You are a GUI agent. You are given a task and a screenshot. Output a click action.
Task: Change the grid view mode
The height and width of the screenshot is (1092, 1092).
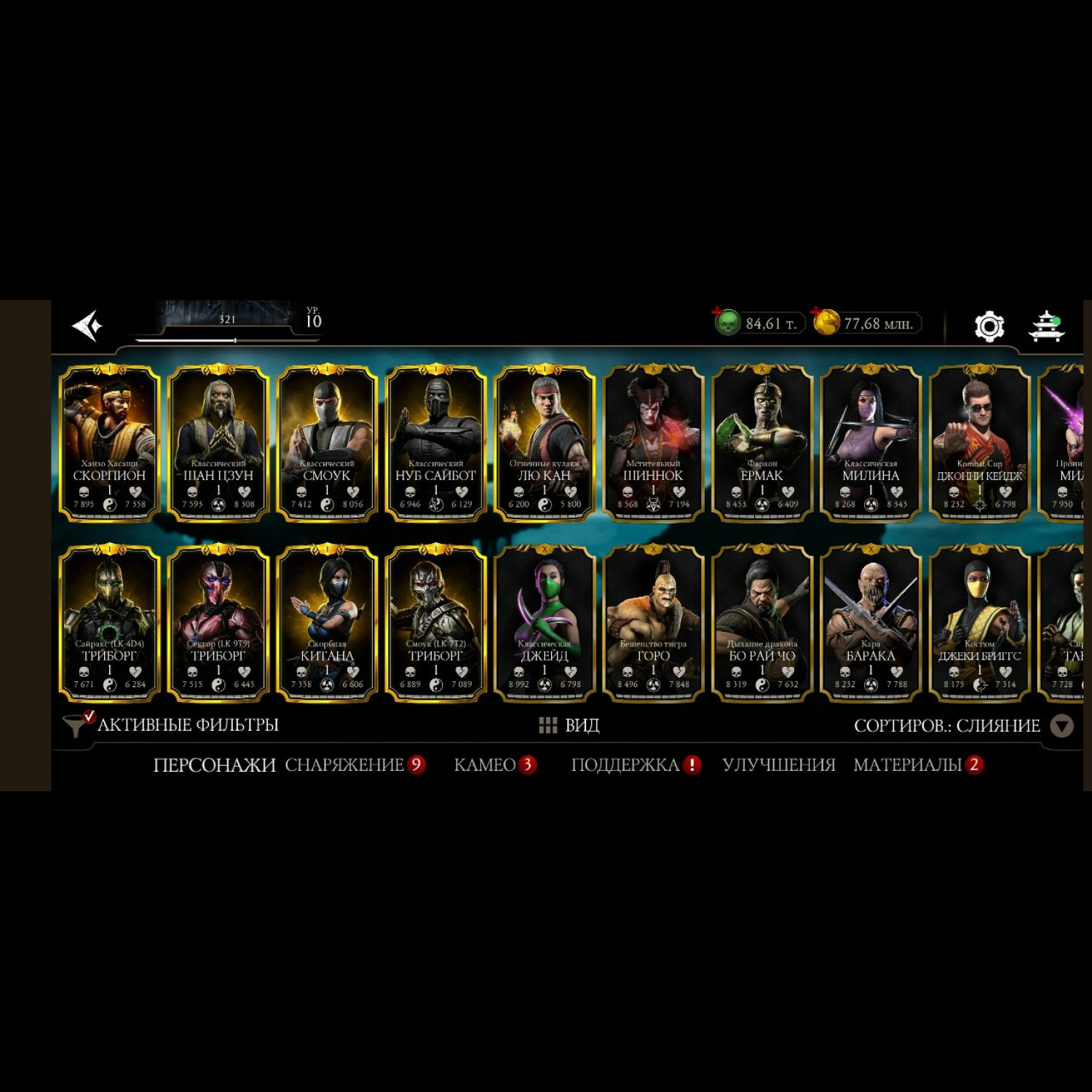569,725
